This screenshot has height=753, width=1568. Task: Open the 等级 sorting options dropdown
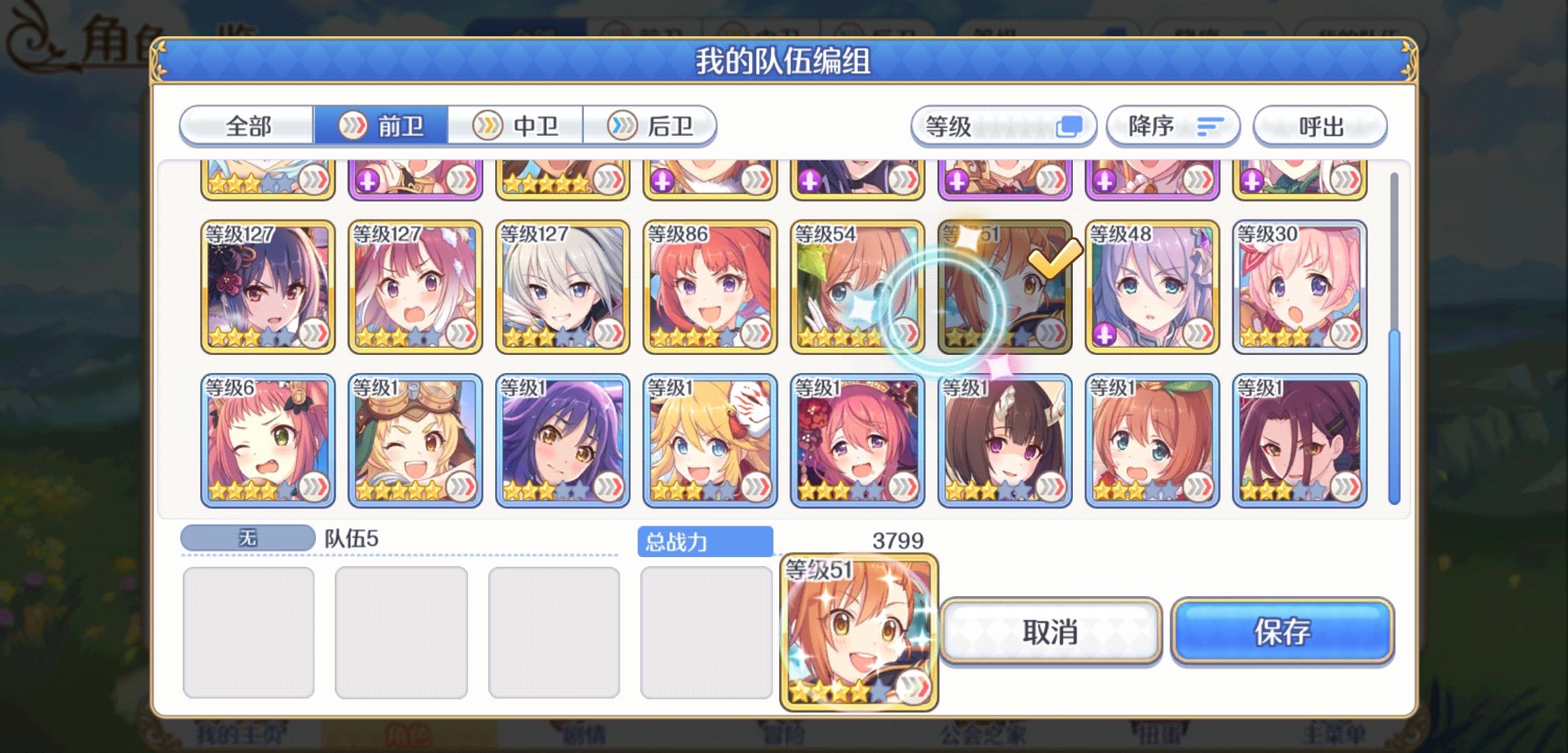tap(1004, 125)
